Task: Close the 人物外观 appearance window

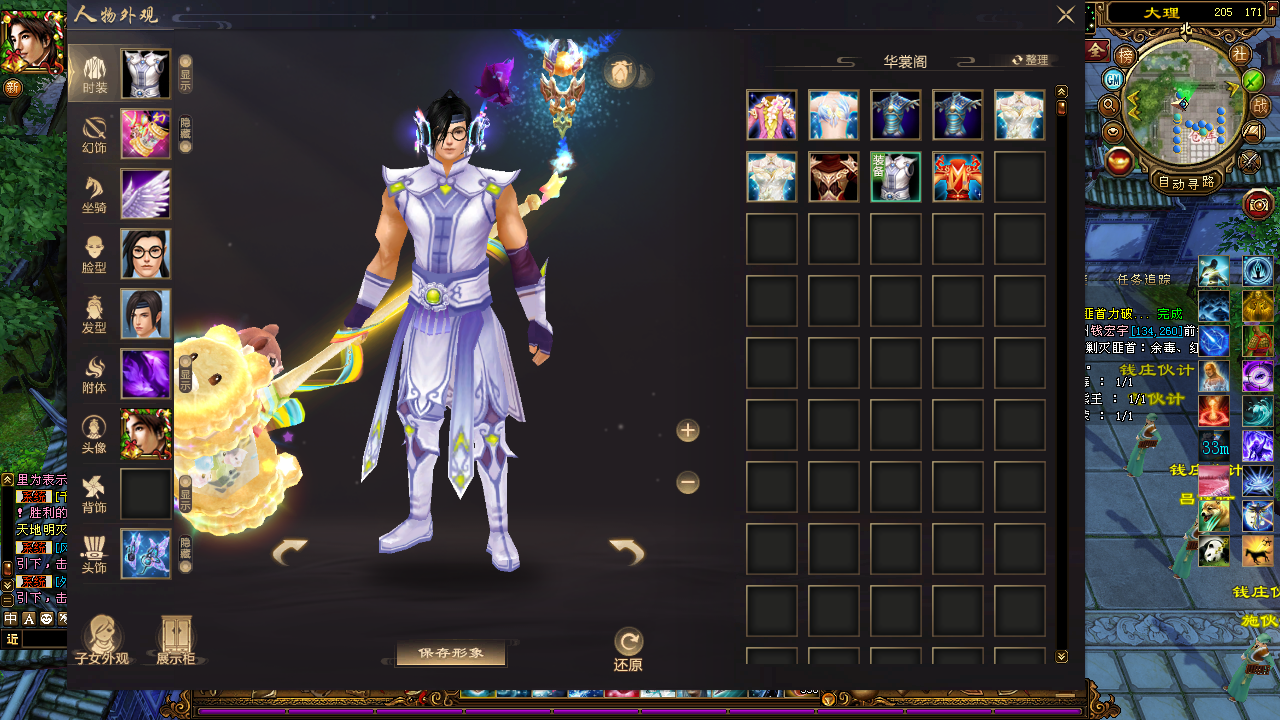Action: pyautogui.click(x=1066, y=15)
